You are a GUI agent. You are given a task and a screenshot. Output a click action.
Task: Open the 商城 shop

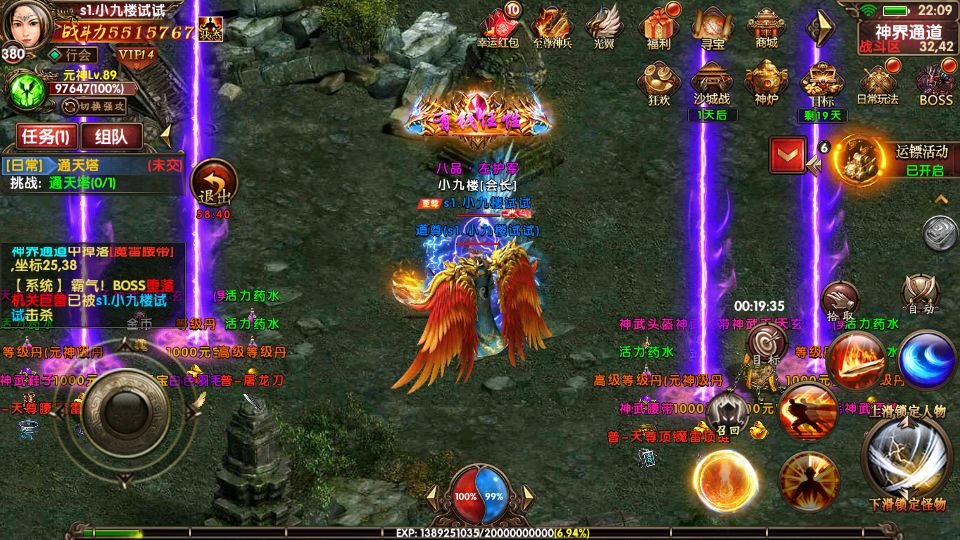[766, 24]
